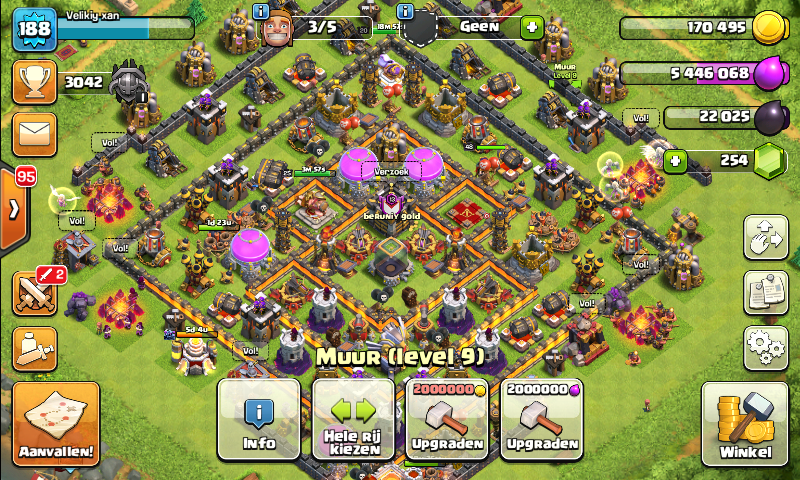This screenshot has width=800, height=480.
Task: Show Info for the selected Muur
Action: pyautogui.click(x=259, y=418)
